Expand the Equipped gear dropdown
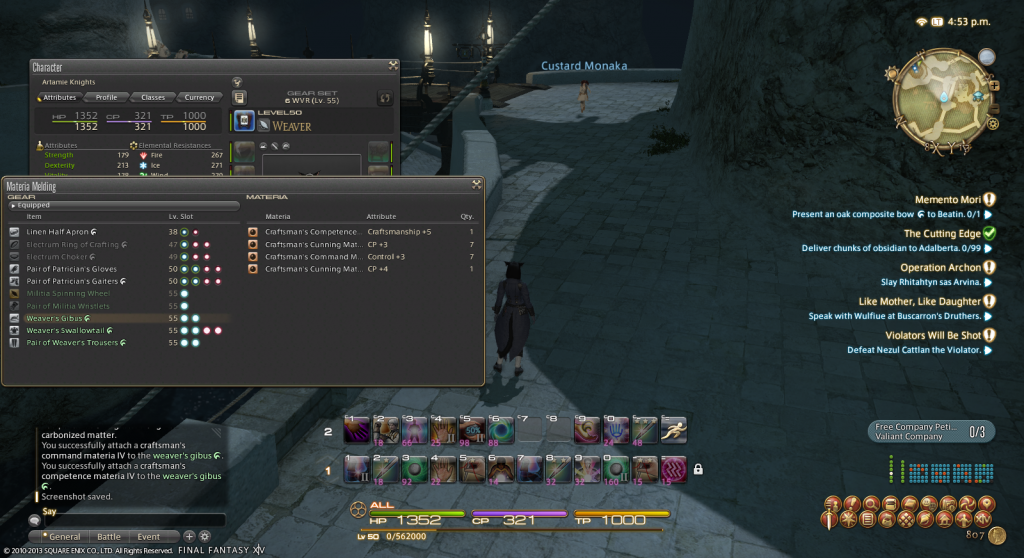The image size is (1024, 558). click(125, 205)
